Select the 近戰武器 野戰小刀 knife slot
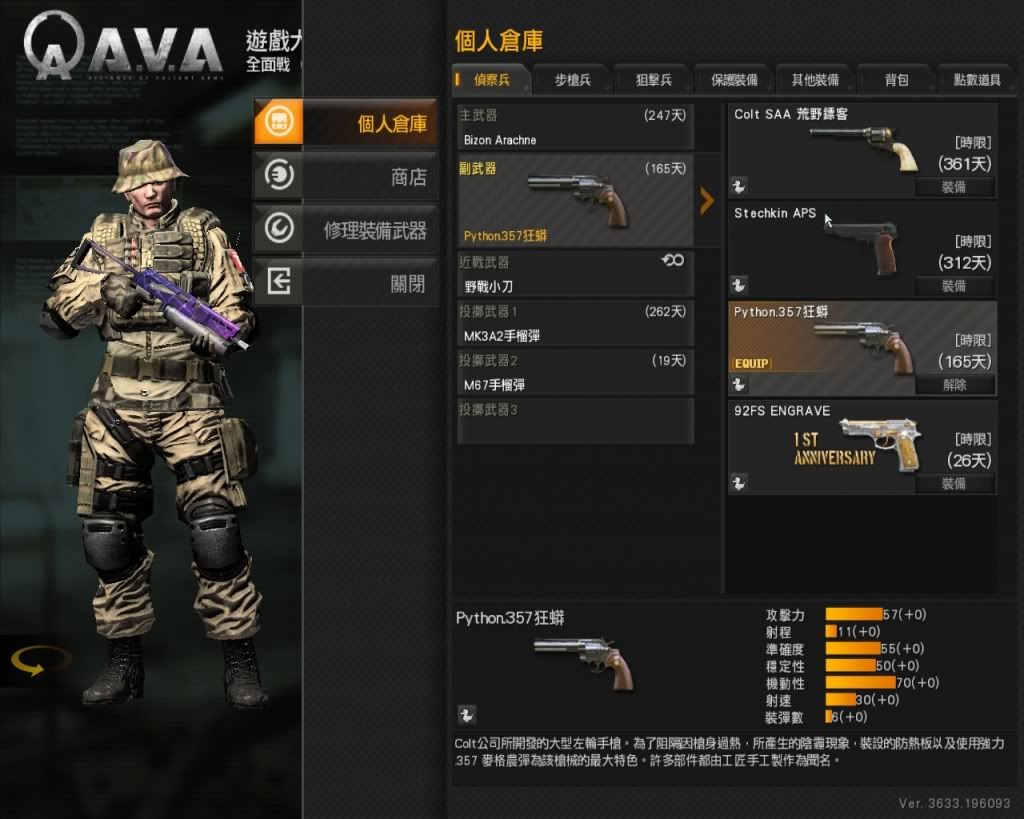This screenshot has height=819, width=1024. tap(575, 275)
